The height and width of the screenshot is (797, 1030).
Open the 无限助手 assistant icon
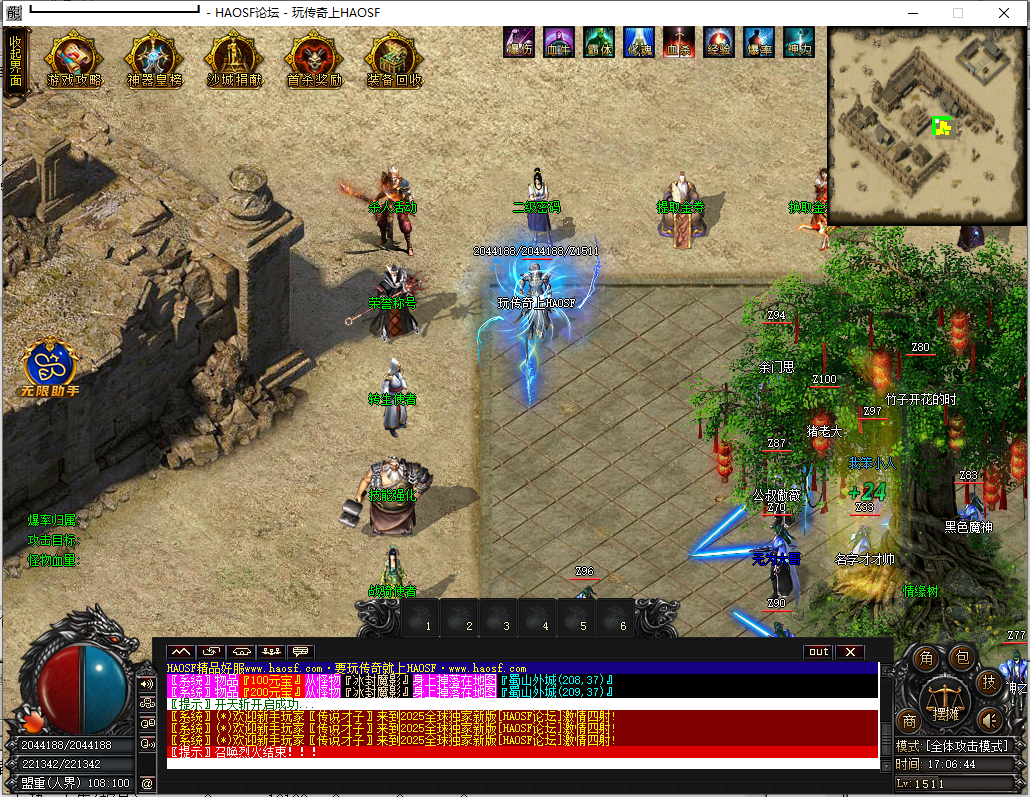click(x=52, y=368)
